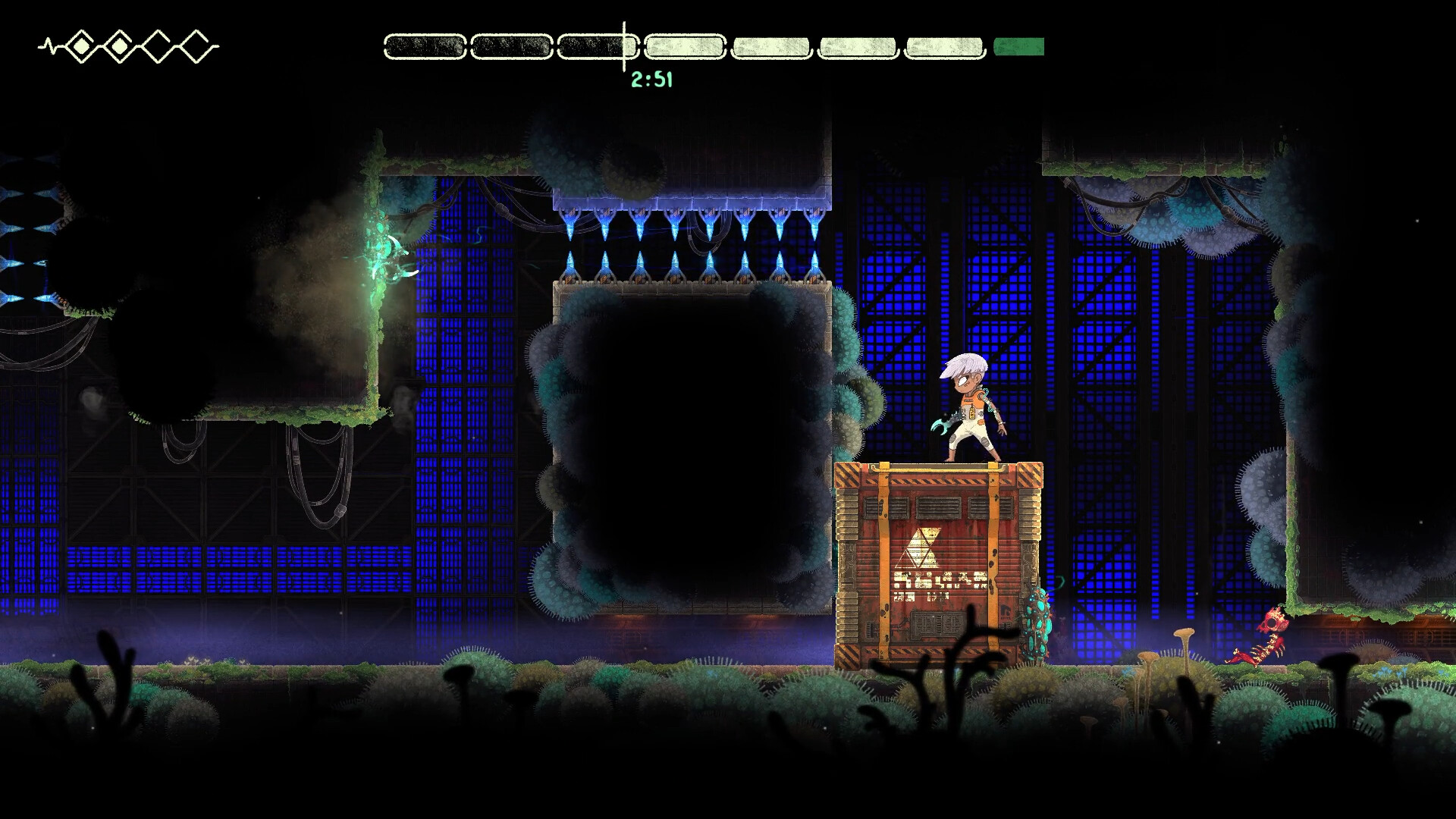This screenshot has width=1456, height=819.
Task: Click the heartbeat pulse icon beside the health diamonds
Action: point(47,44)
